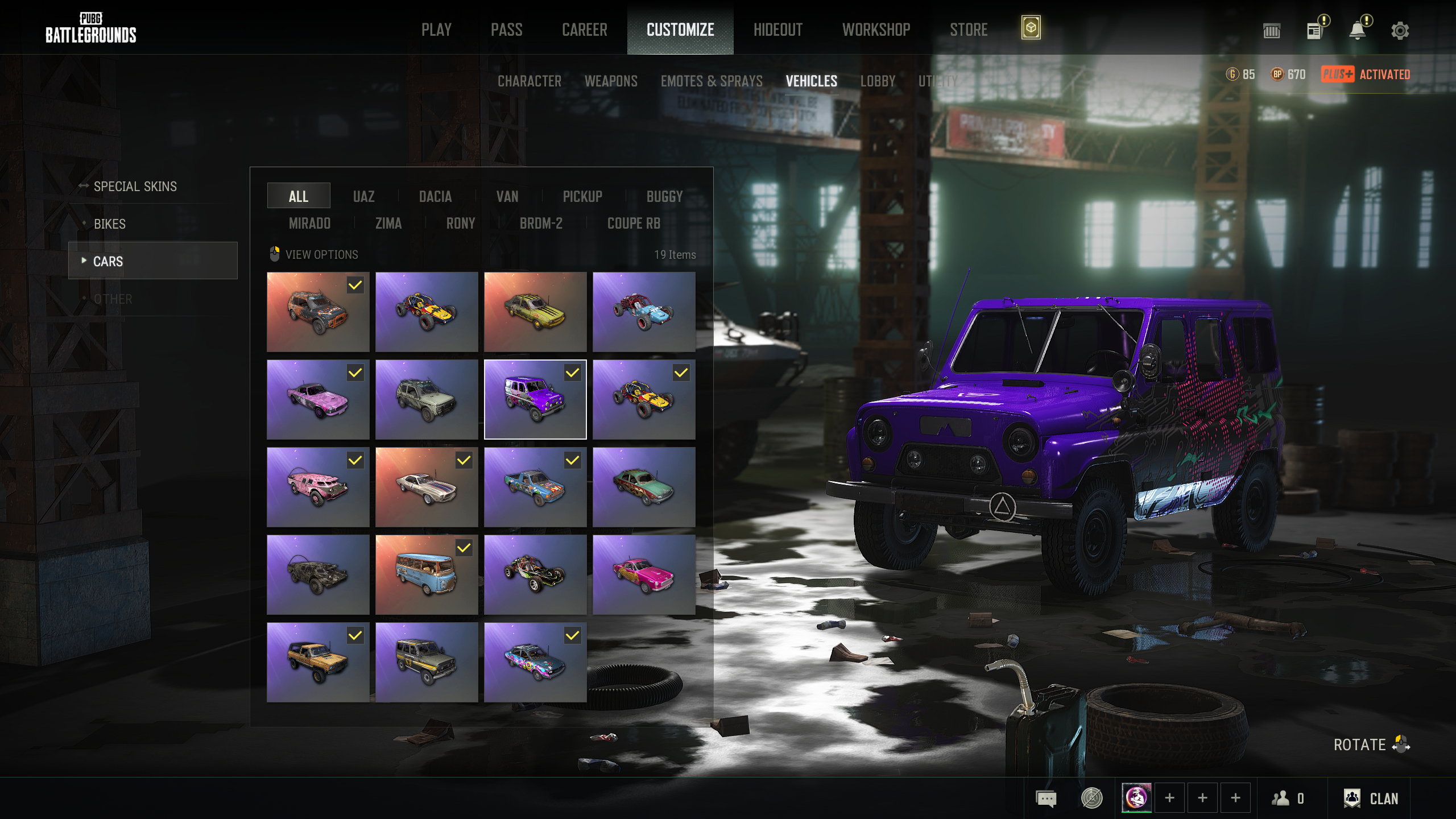The image size is (1456, 819).
Task: Select the light blue van skin
Action: coord(427,574)
